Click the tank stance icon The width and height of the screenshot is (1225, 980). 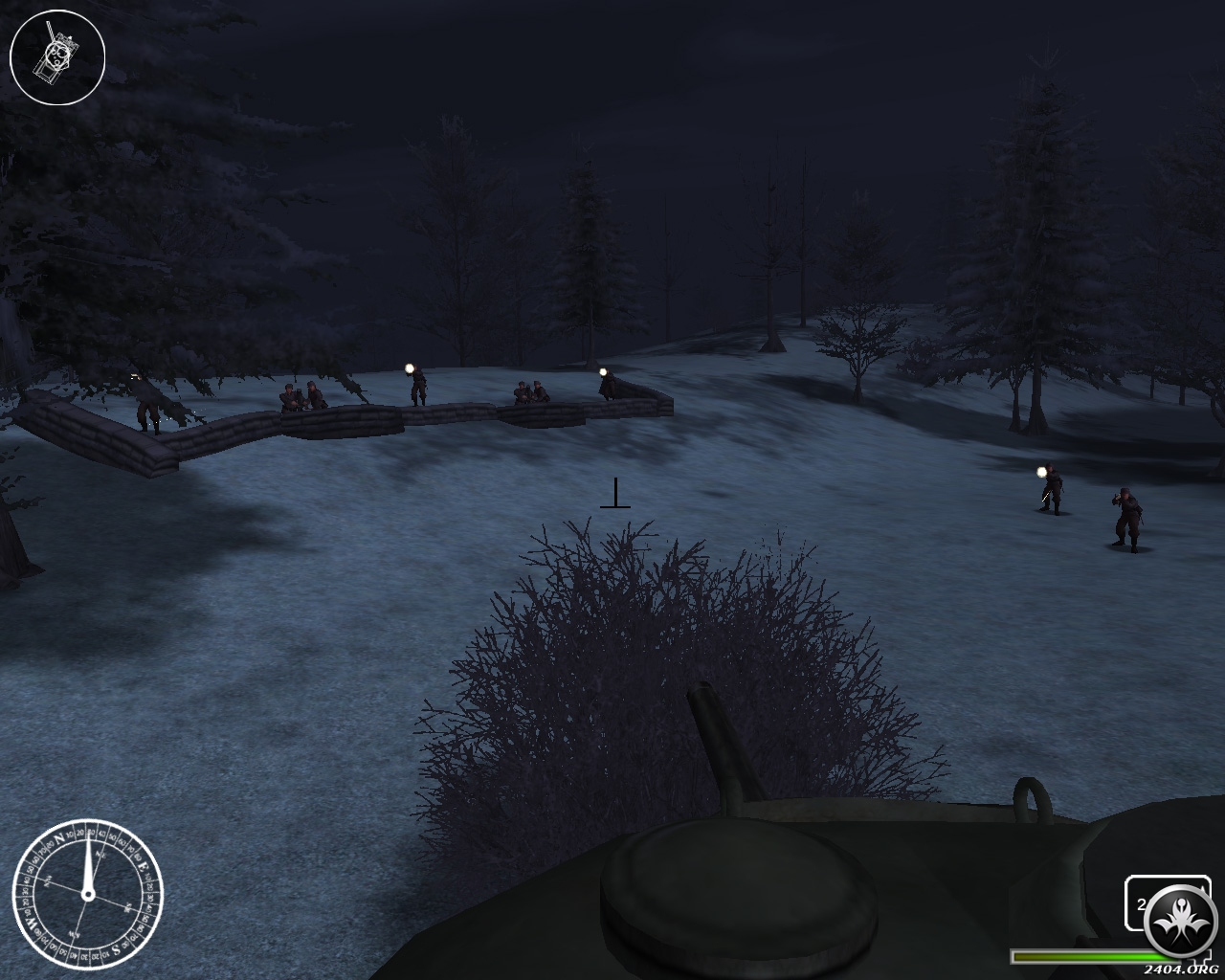[56, 56]
